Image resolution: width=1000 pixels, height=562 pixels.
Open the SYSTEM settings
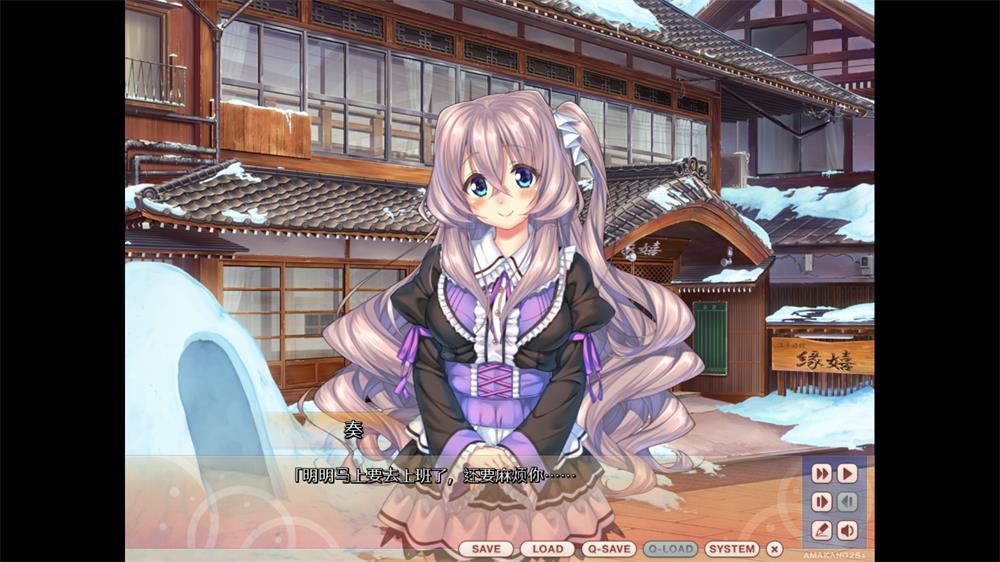[x=732, y=549]
